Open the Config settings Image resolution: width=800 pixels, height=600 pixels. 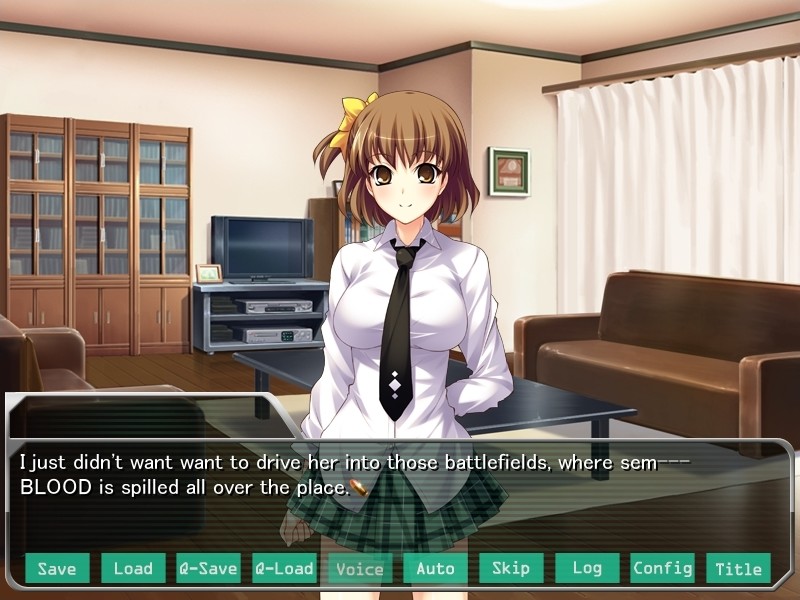[x=662, y=568]
